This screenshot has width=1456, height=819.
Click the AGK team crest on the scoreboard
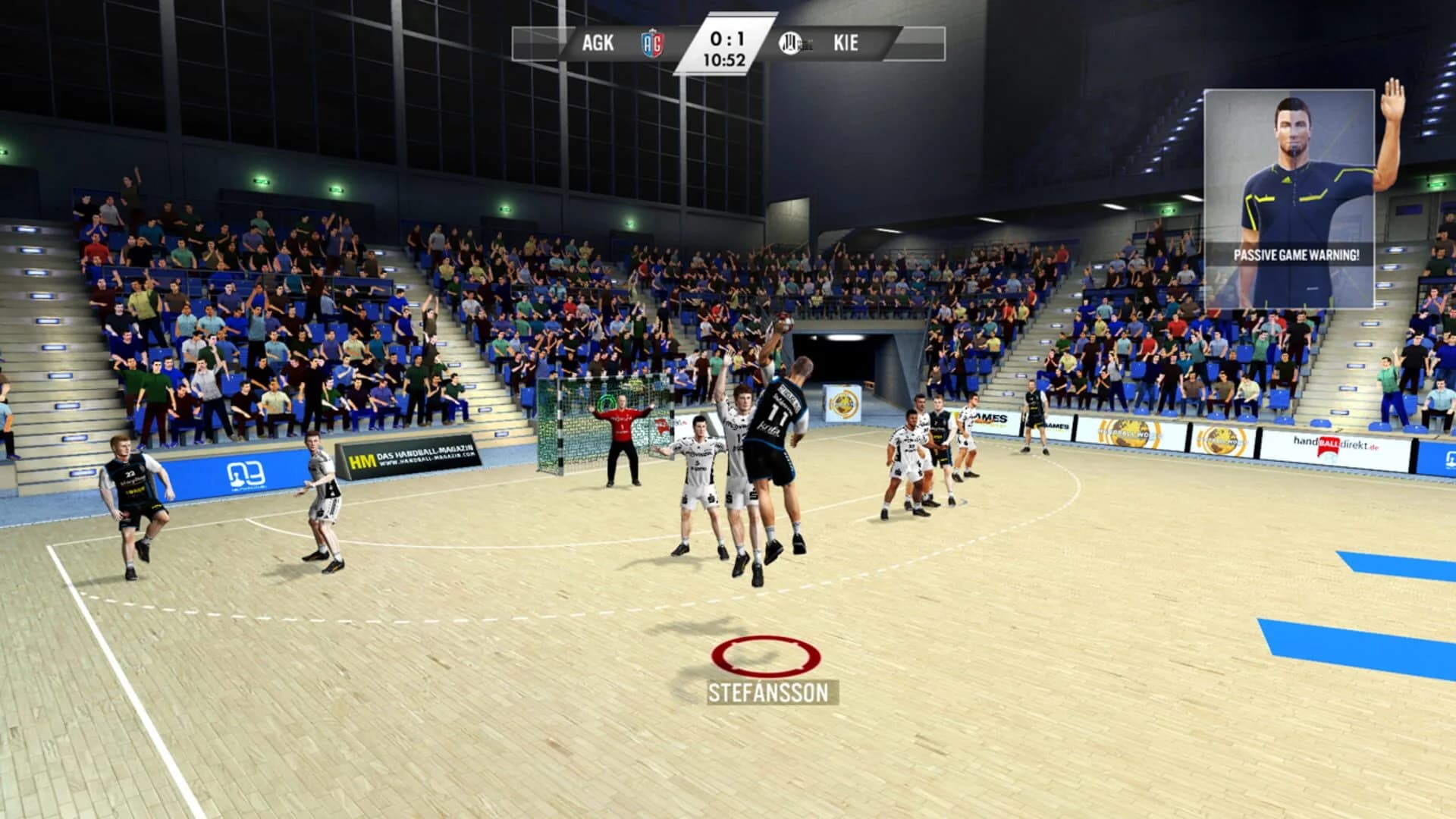(x=654, y=44)
